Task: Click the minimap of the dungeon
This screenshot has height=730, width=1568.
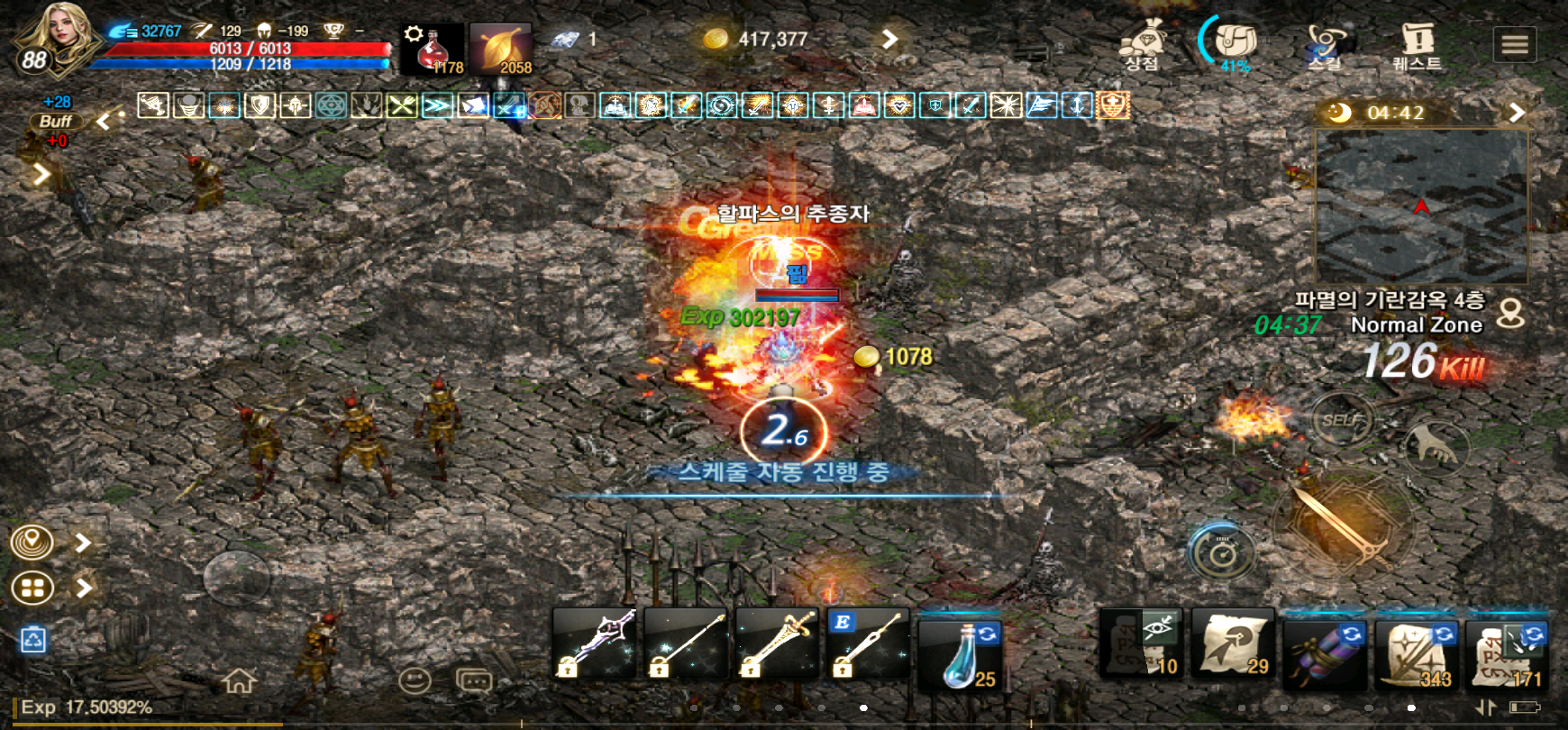Action: pyautogui.click(x=1421, y=206)
